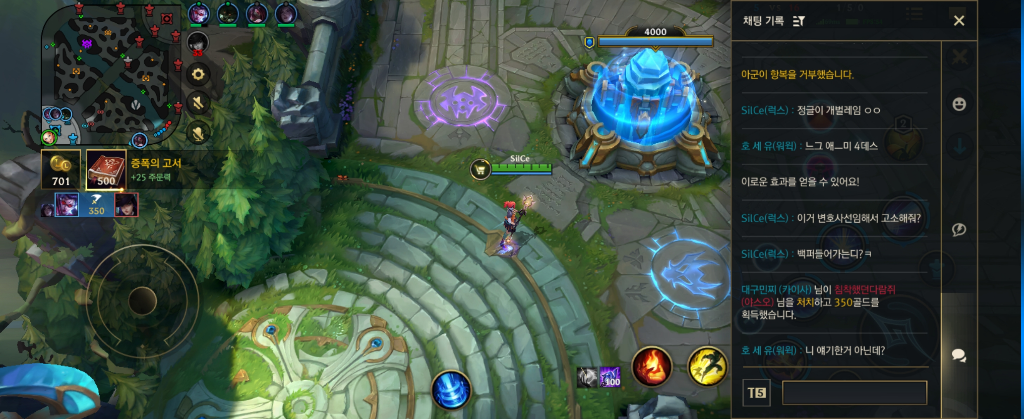
Task: Open the shop via the gold coins button
Action: [61, 169]
